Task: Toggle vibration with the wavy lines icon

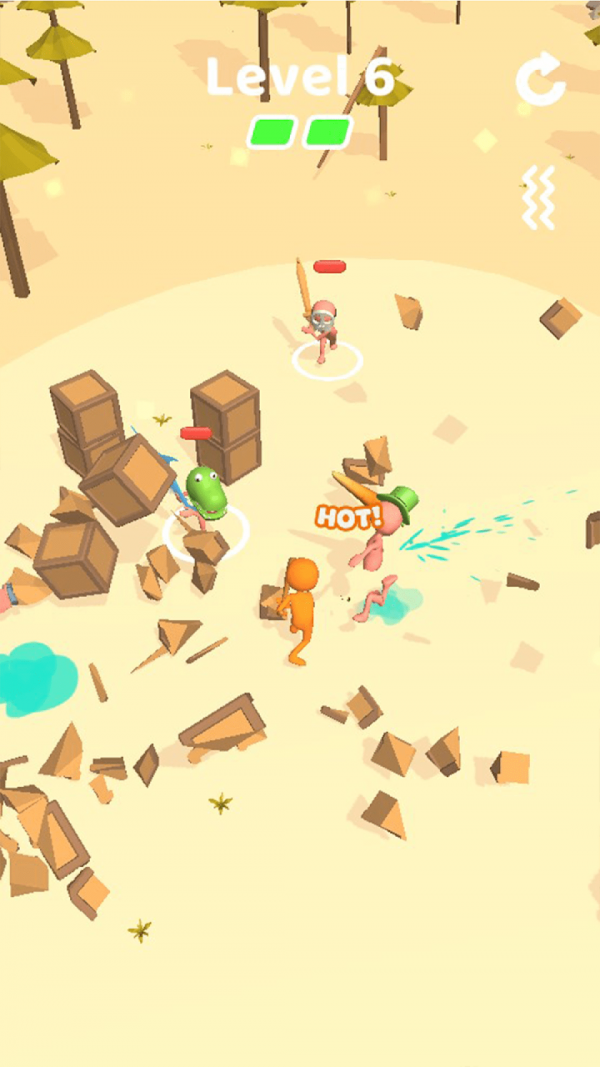Action: (538, 197)
